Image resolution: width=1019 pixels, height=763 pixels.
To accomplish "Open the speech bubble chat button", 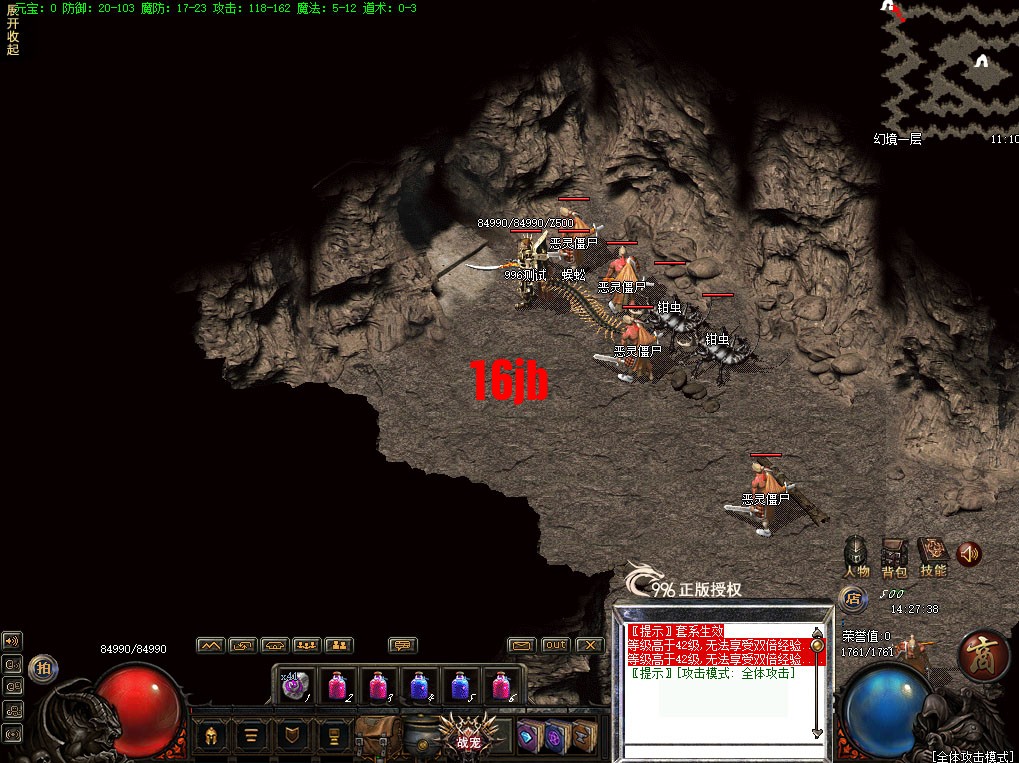I will [403, 645].
